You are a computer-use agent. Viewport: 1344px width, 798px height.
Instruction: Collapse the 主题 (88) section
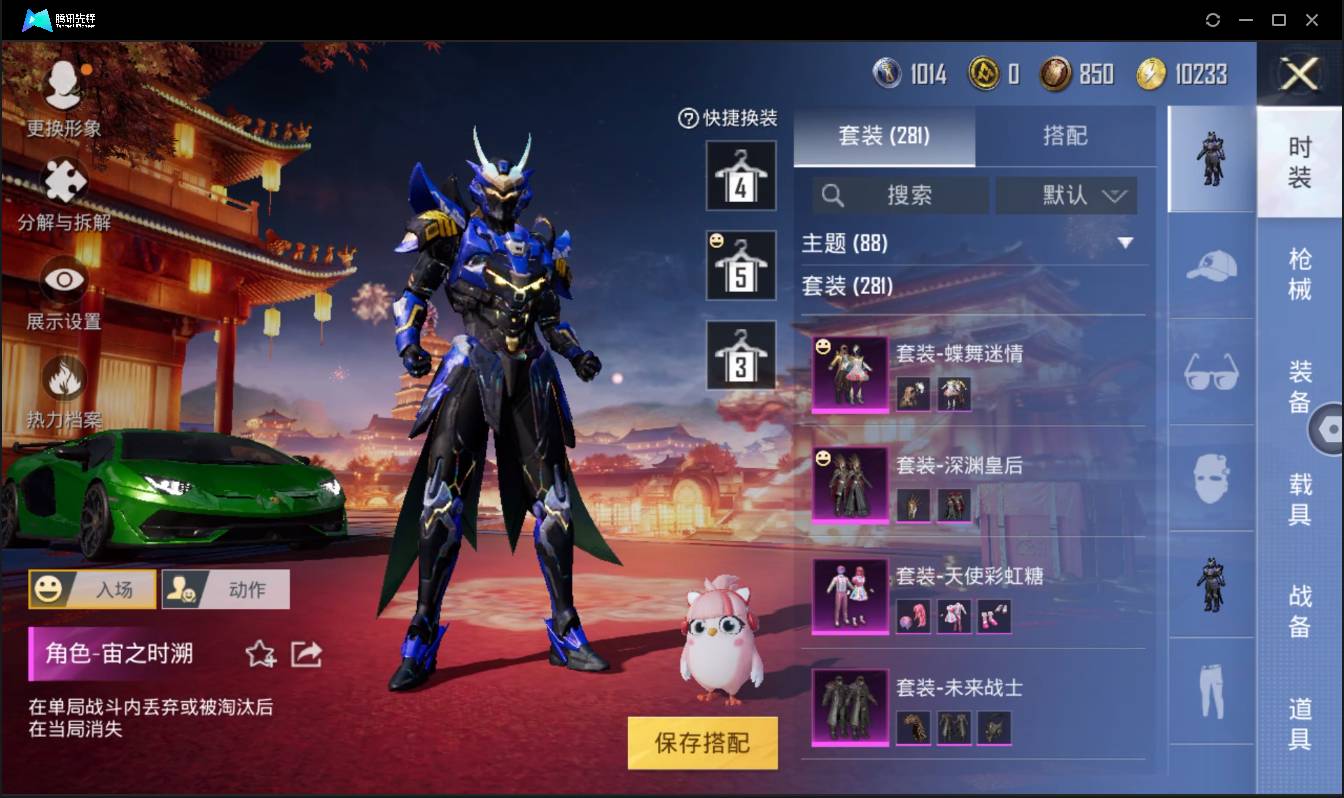[1127, 243]
